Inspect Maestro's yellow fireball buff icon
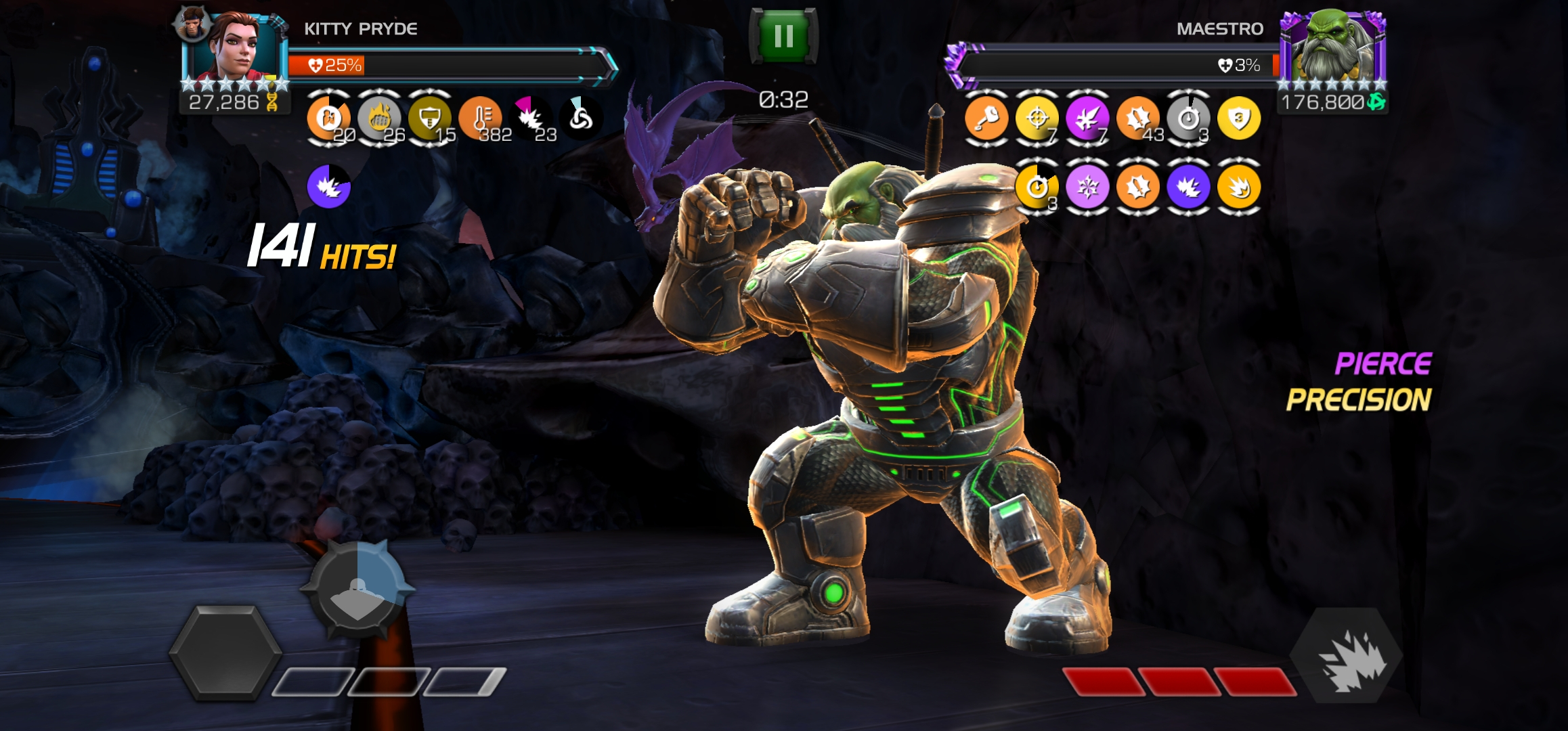 1238,187
